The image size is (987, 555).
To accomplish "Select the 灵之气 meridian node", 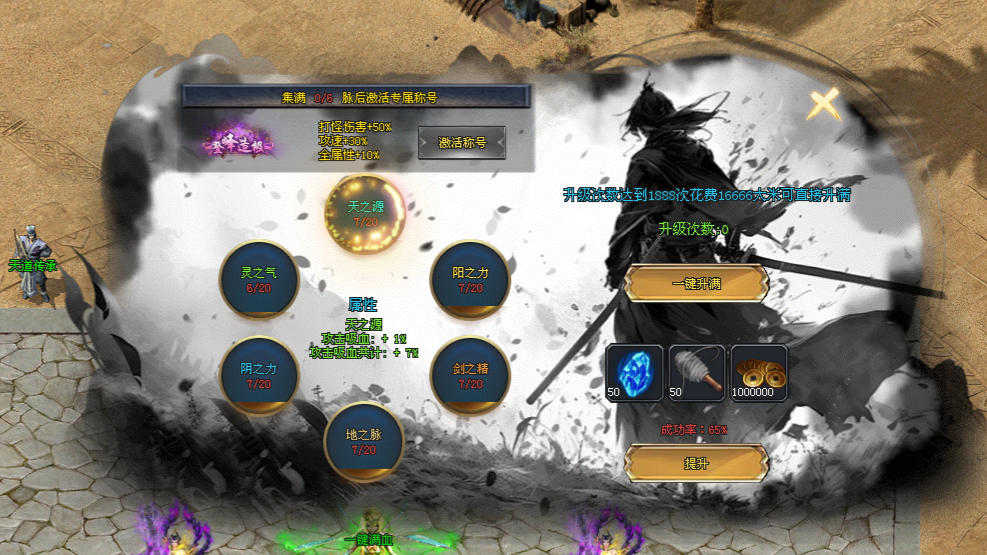I will (x=258, y=279).
